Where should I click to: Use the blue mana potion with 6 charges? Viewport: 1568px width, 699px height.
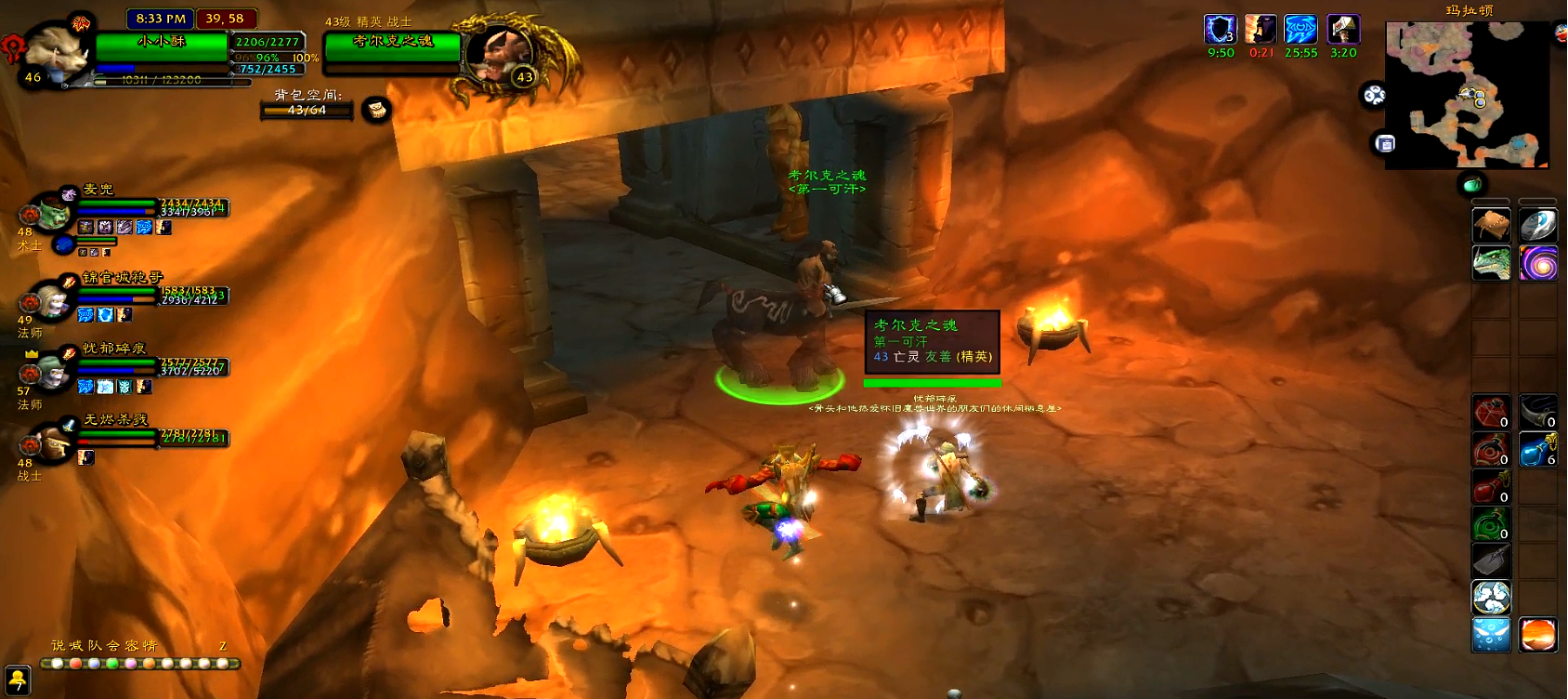pyautogui.click(x=1538, y=450)
